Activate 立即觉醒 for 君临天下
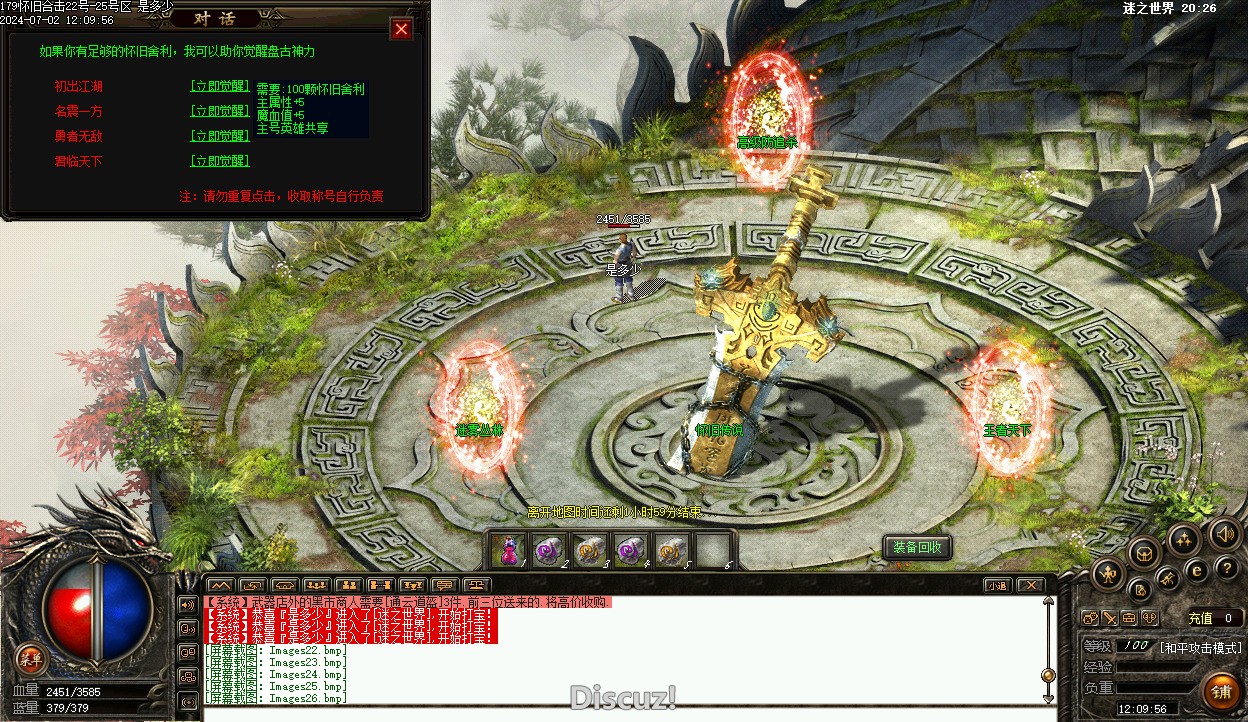 220,161
